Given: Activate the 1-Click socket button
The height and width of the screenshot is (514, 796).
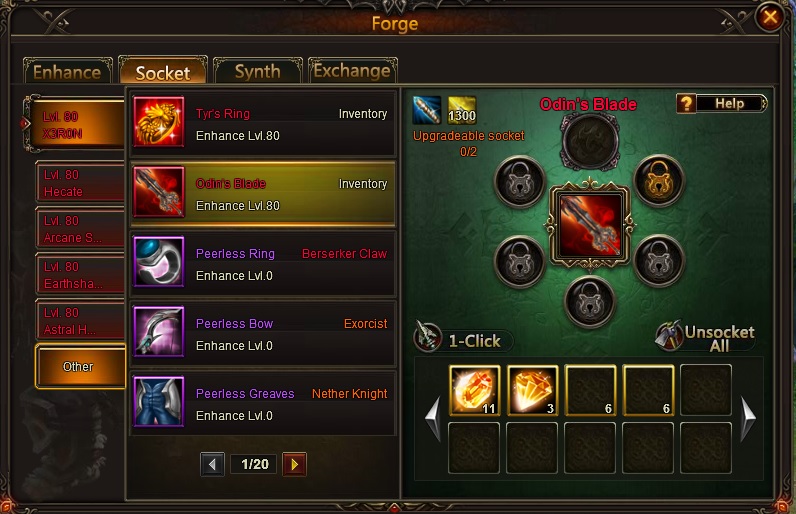Looking at the screenshot, I should coord(461,340).
